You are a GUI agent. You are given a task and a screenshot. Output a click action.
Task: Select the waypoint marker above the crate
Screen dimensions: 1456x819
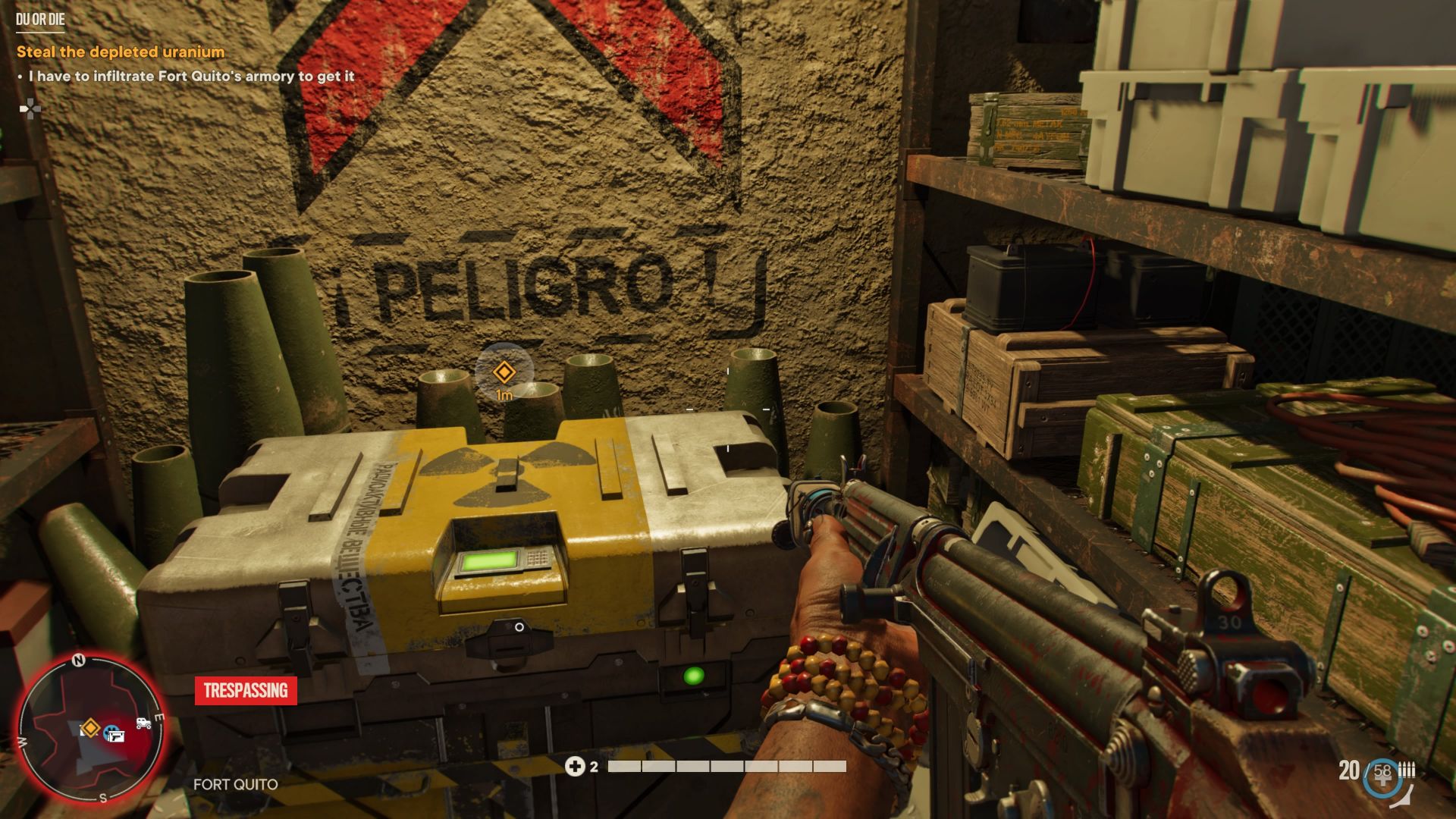[x=505, y=372]
